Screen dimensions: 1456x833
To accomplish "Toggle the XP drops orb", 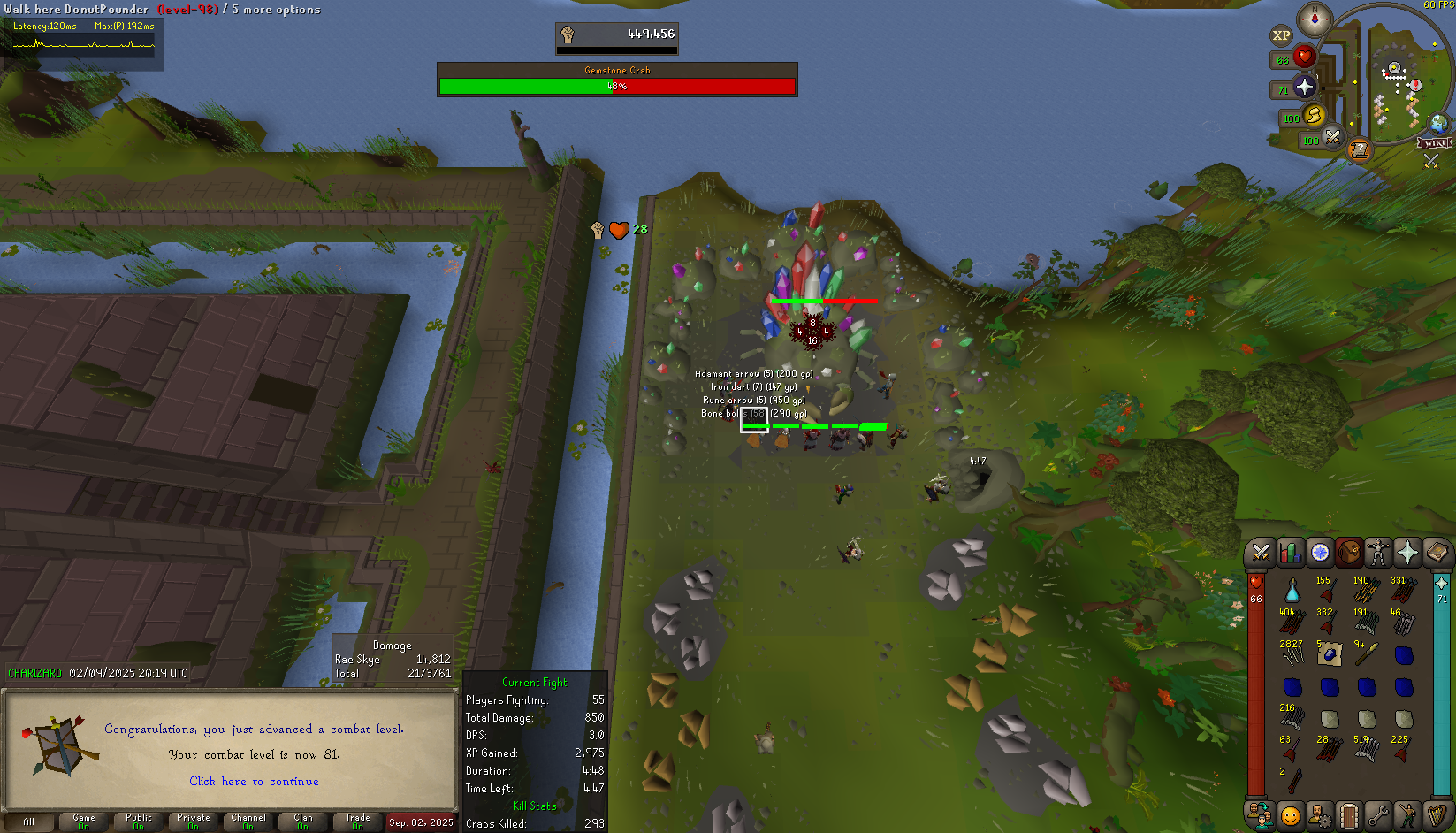I will click(x=1281, y=36).
